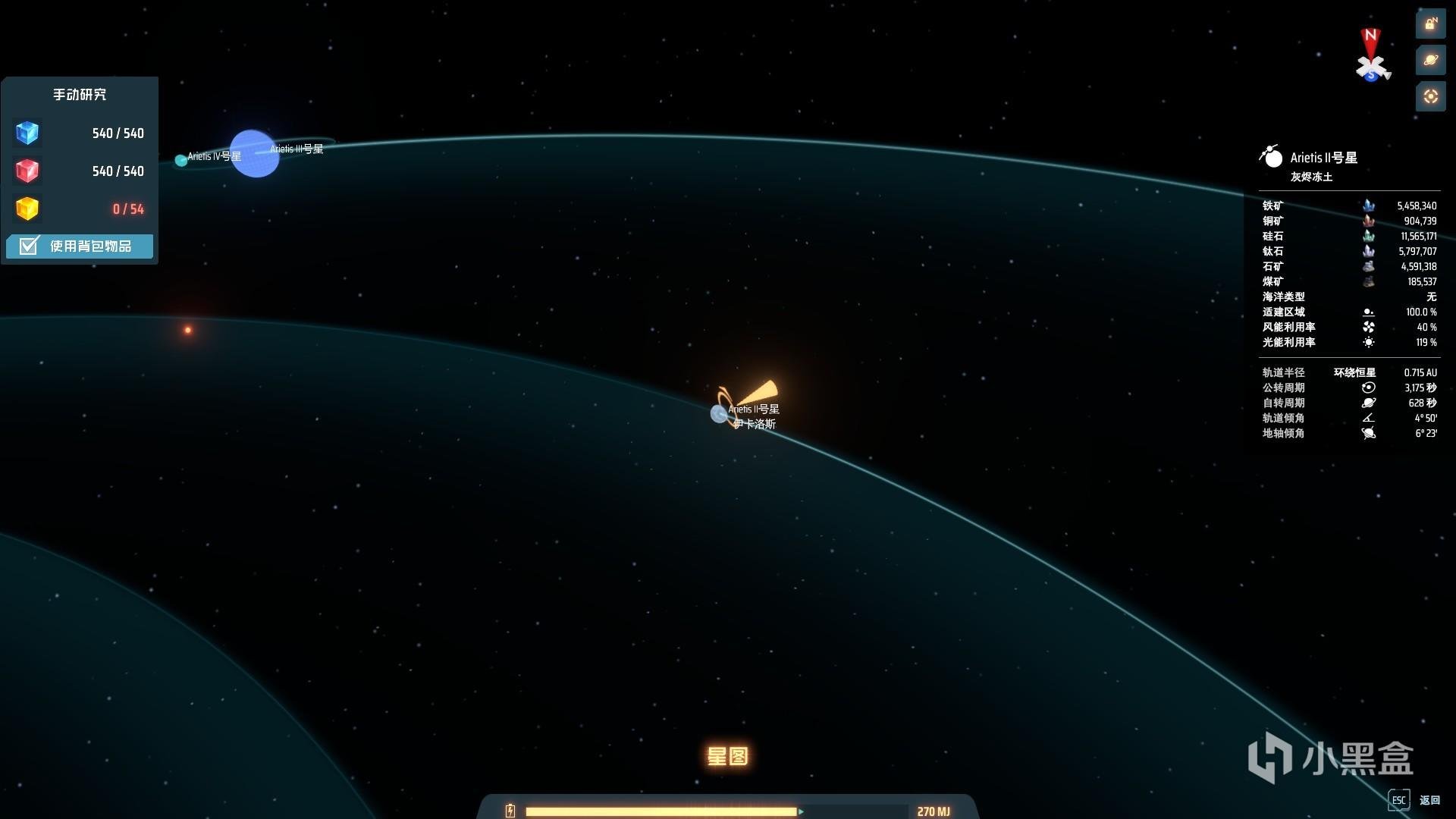Click the 铁矿 ore icon in the planet info panel
This screenshot has width=1456, height=819.
1368,206
